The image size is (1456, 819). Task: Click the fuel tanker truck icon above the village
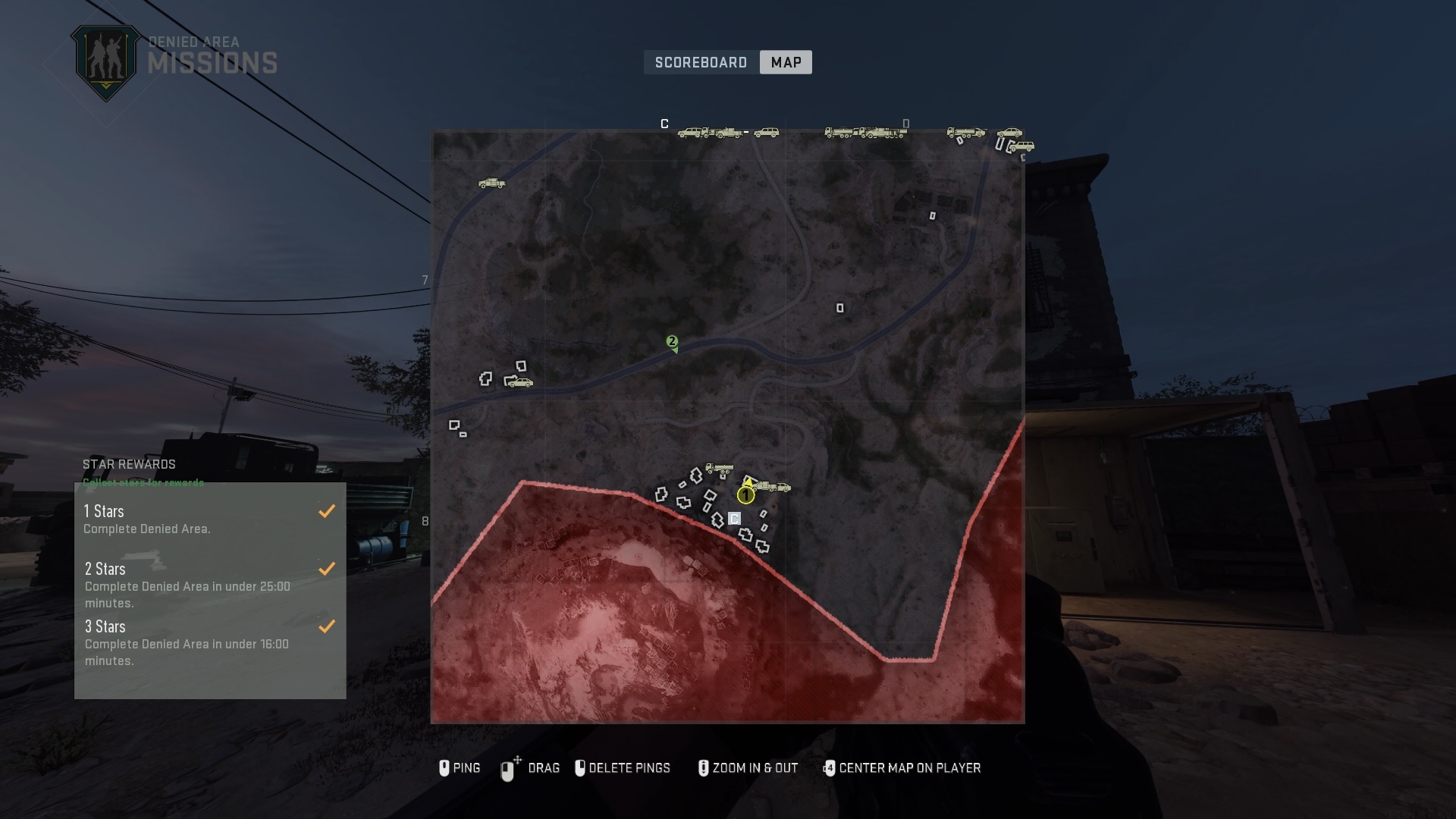(720, 468)
